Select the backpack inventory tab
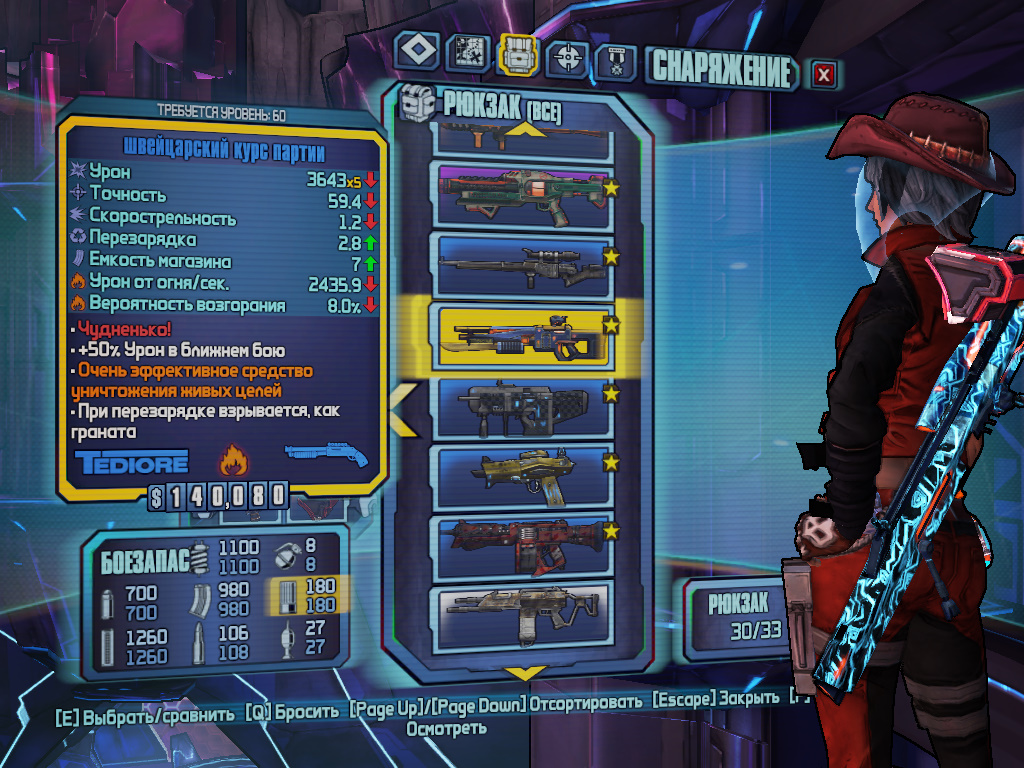1024x768 pixels. [517, 55]
